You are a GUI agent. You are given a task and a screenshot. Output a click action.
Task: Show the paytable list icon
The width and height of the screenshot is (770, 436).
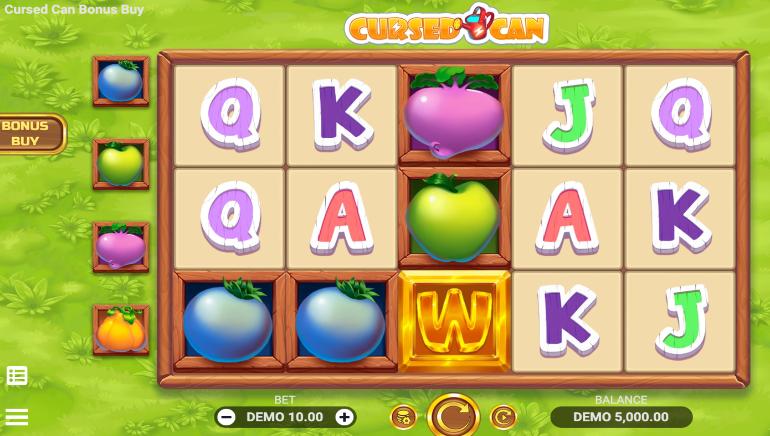pos(17,376)
